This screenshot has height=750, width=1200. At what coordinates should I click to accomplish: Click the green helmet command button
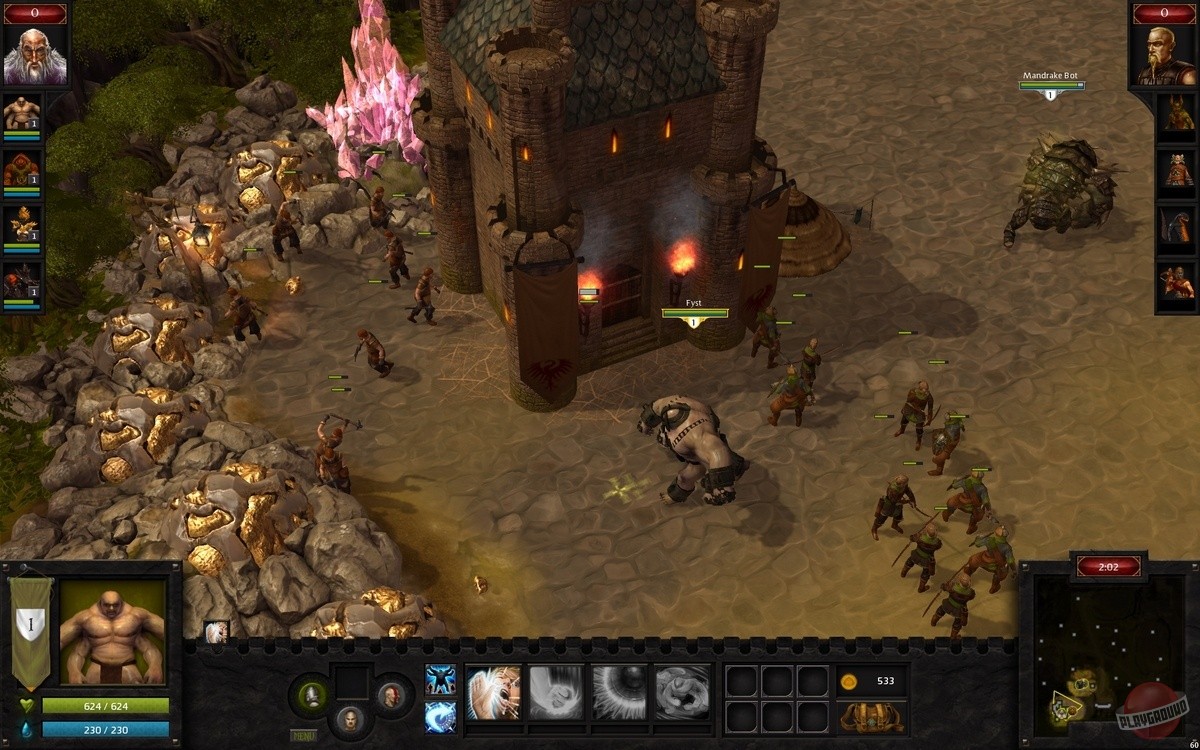[311, 694]
